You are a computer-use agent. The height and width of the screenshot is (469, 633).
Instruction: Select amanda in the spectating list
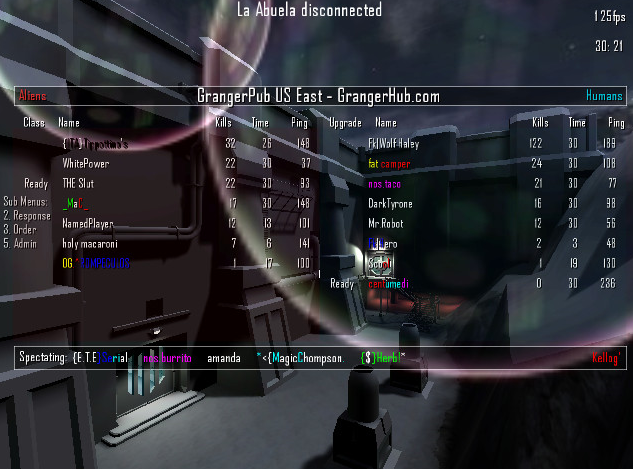click(223, 357)
